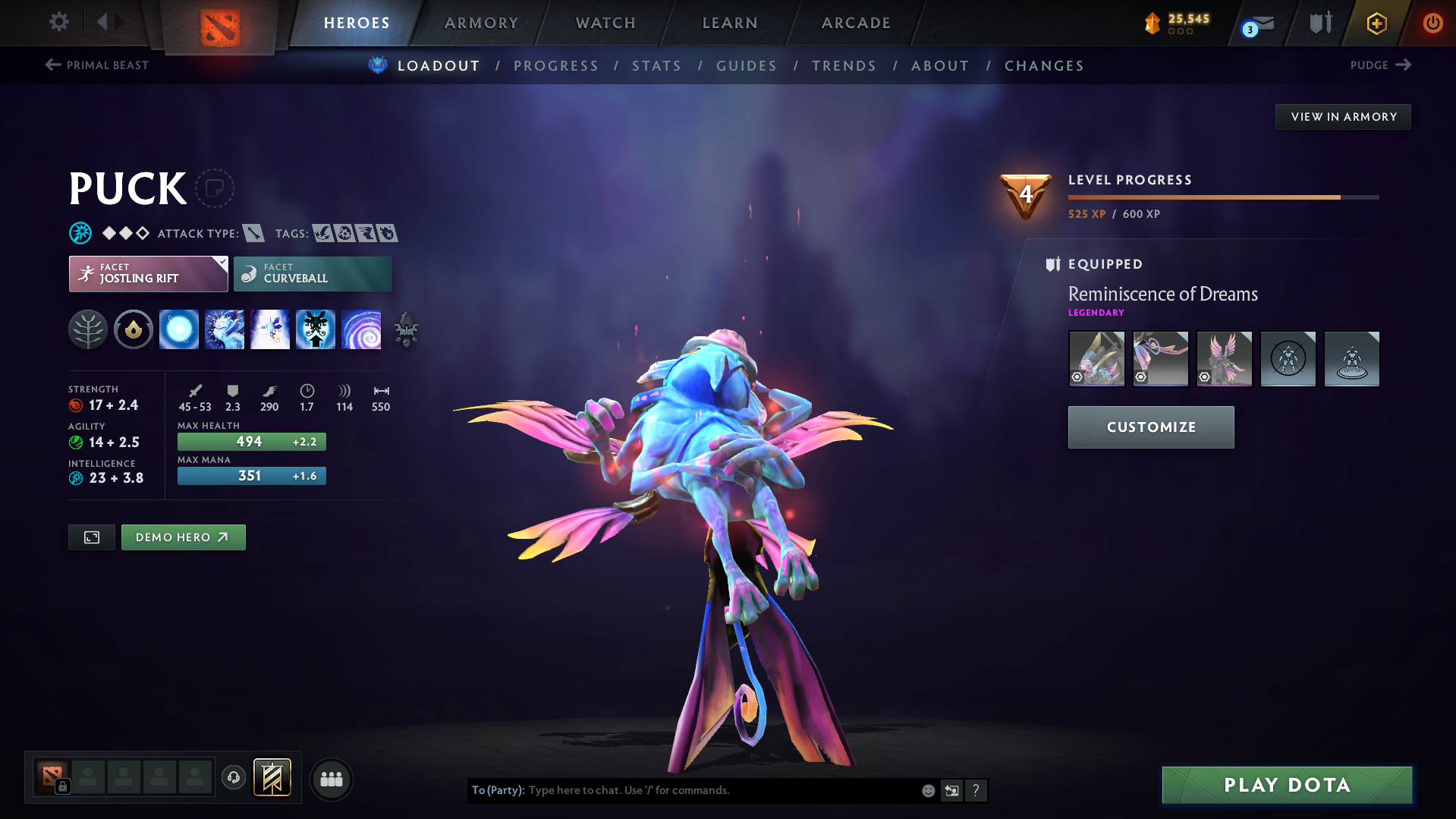Click the emoticon smiley in the chat bar

point(927,790)
